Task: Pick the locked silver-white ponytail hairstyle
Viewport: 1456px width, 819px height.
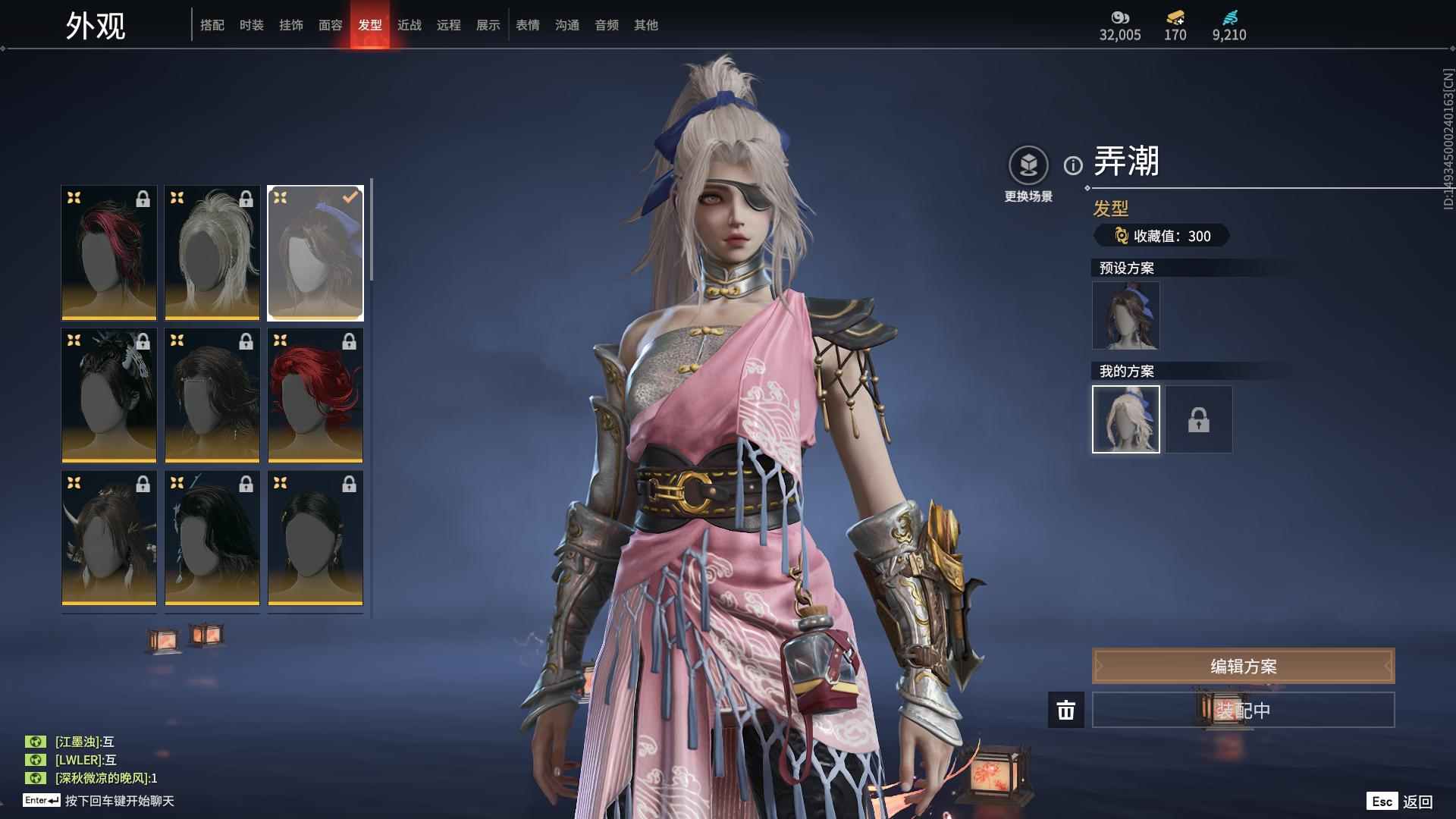Action: (x=212, y=253)
